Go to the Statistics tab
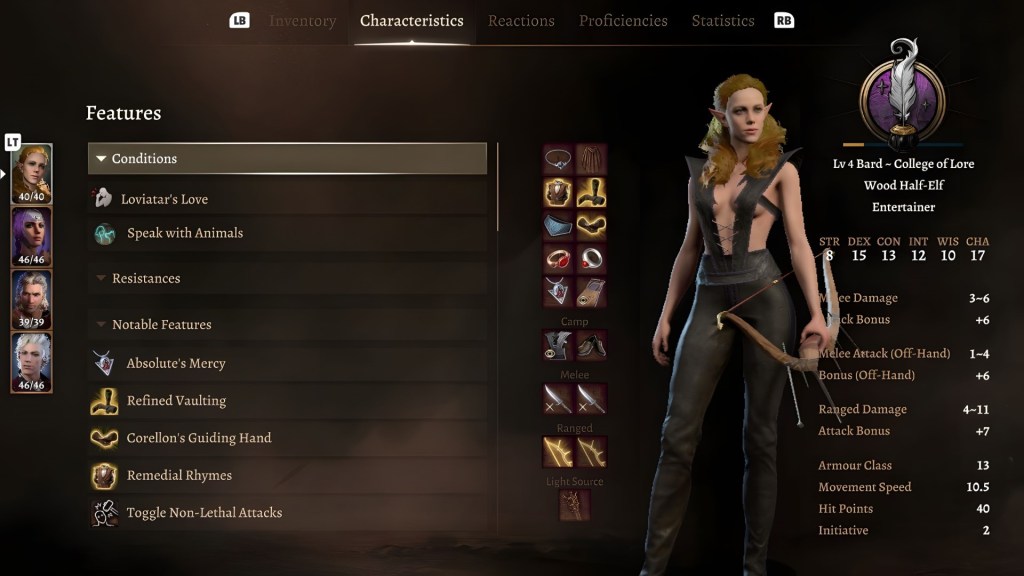The height and width of the screenshot is (576, 1024). point(723,21)
